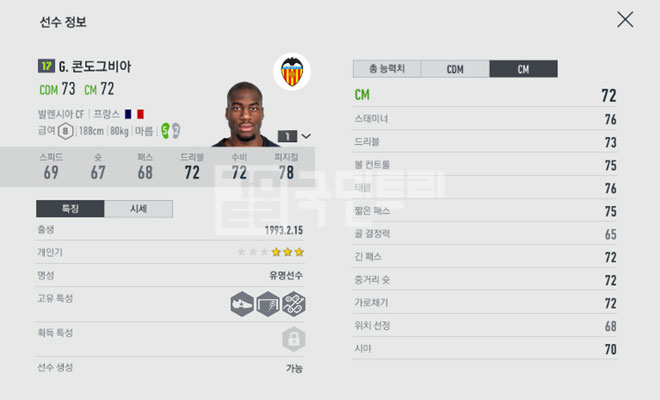Close the player info window
Screen dimensions: 660x400
(625, 19)
